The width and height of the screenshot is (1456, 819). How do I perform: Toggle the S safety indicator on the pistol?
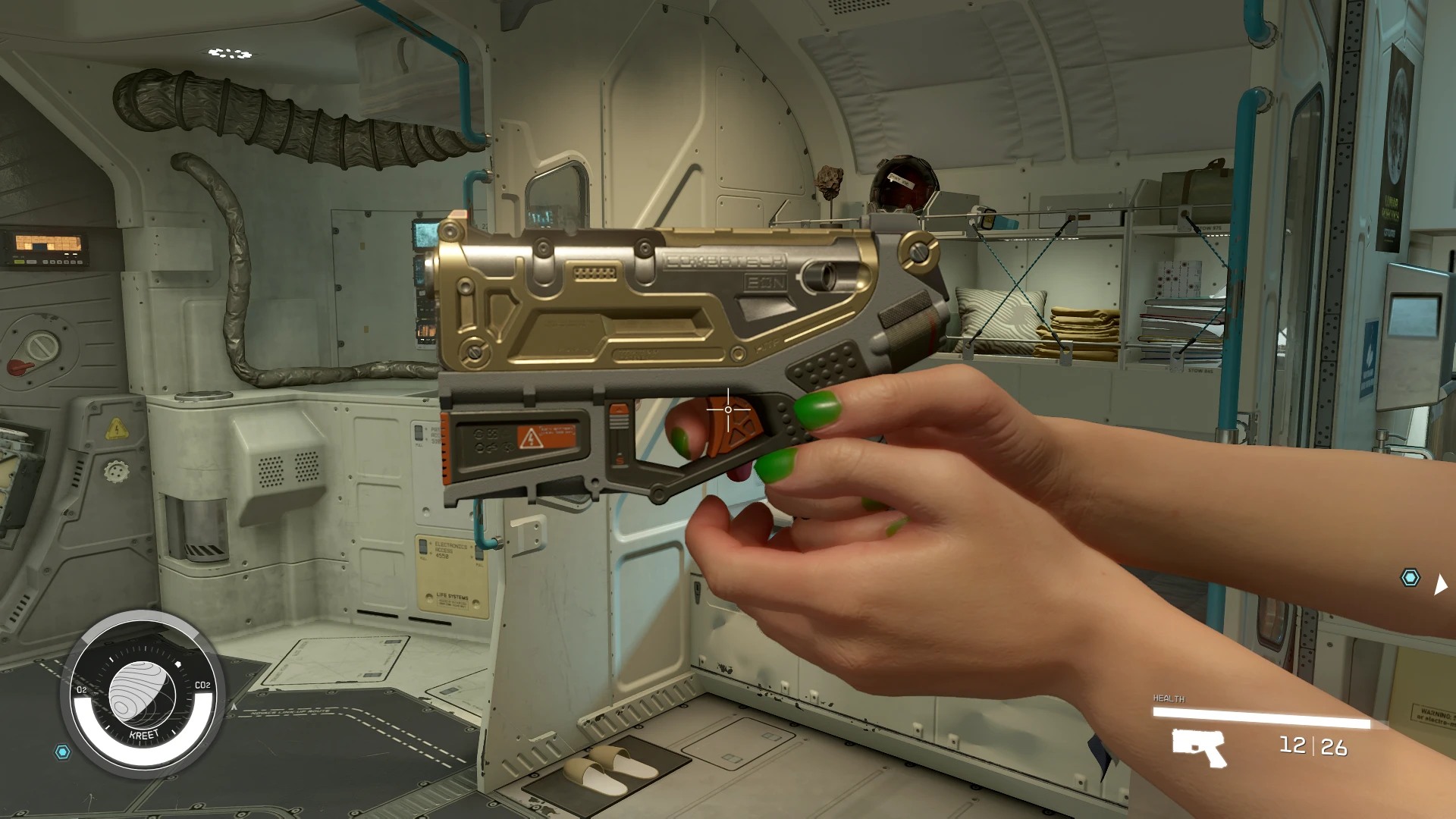pos(619,460)
